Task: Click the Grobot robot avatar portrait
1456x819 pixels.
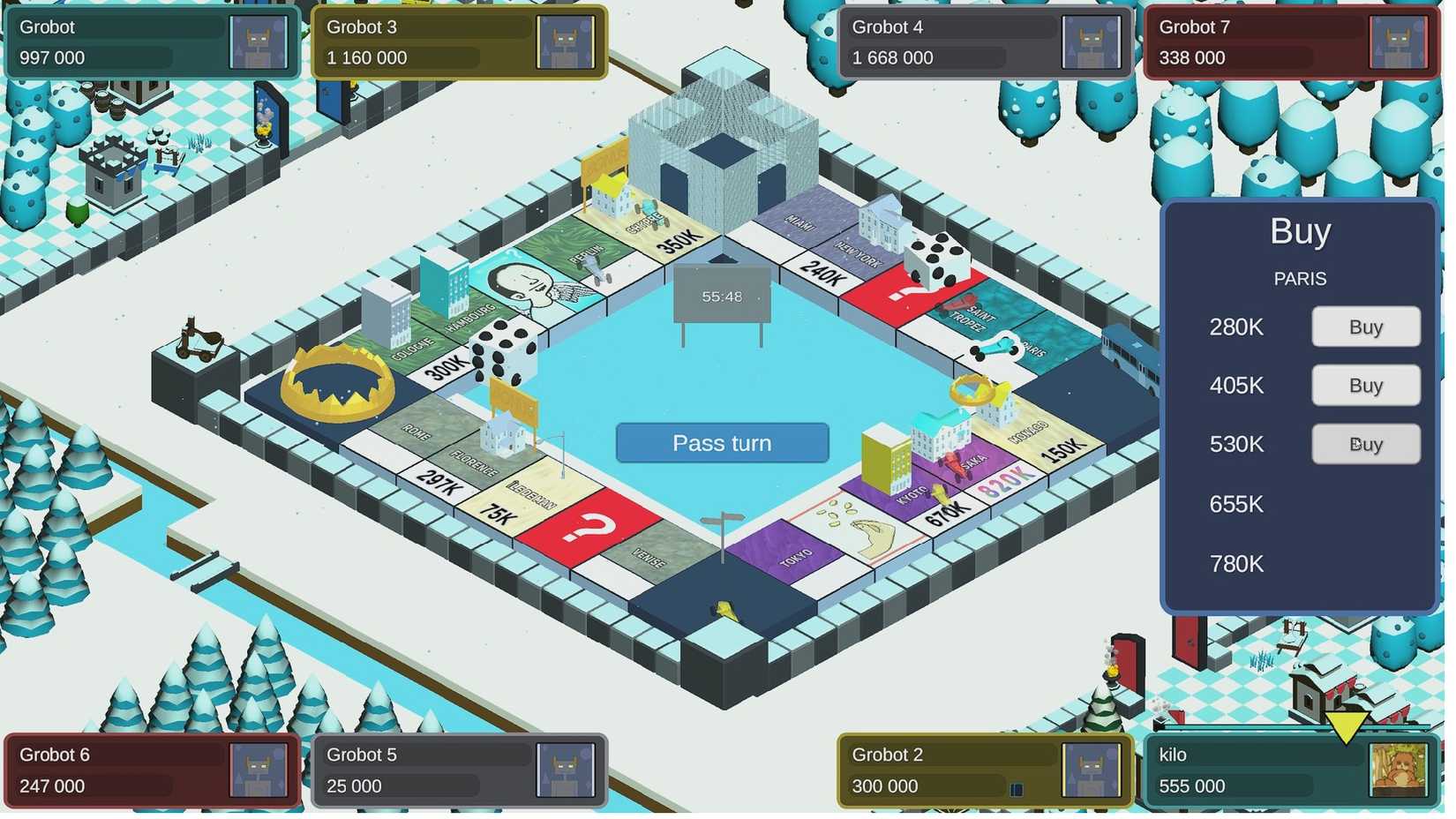Action: coord(260,41)
